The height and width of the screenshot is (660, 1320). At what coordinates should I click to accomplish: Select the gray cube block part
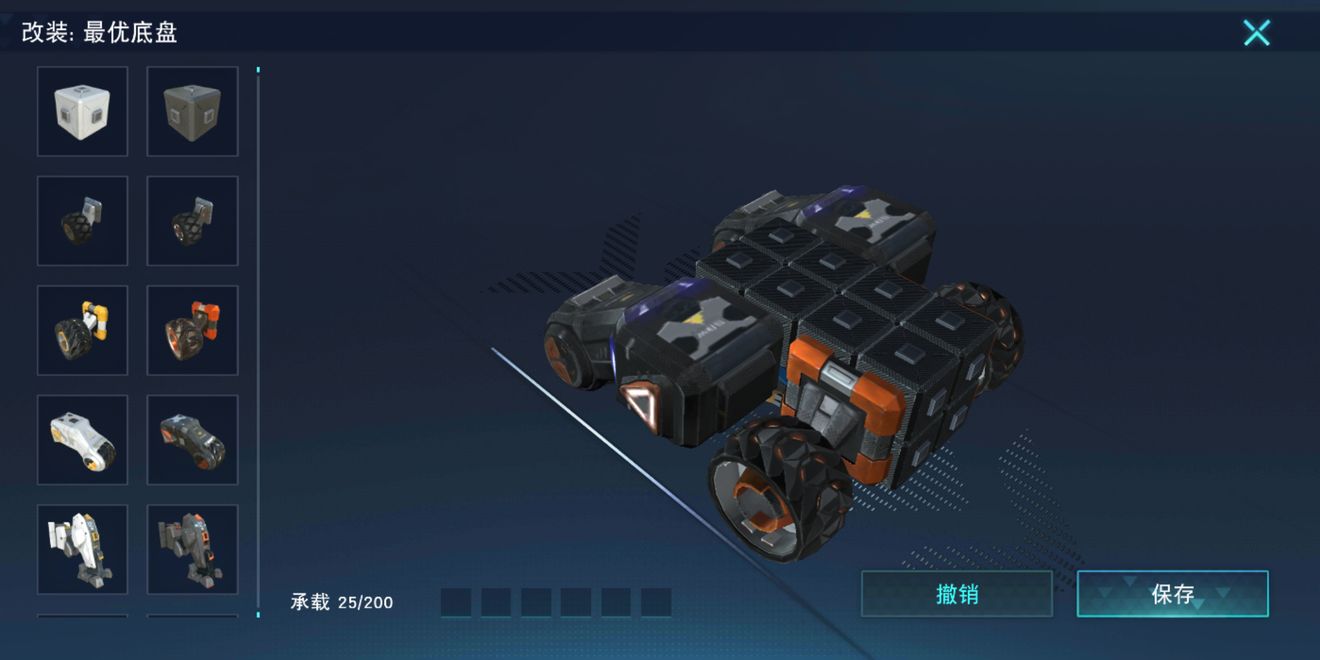192,111
